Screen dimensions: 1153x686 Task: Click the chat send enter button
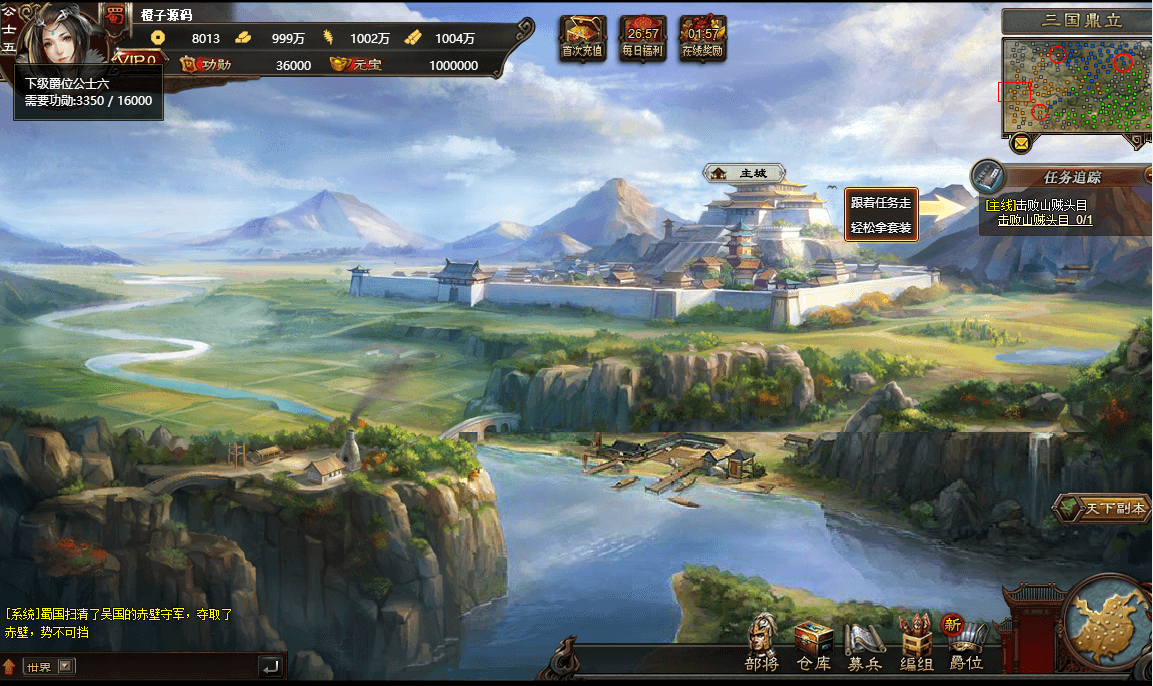coord(269,665)
